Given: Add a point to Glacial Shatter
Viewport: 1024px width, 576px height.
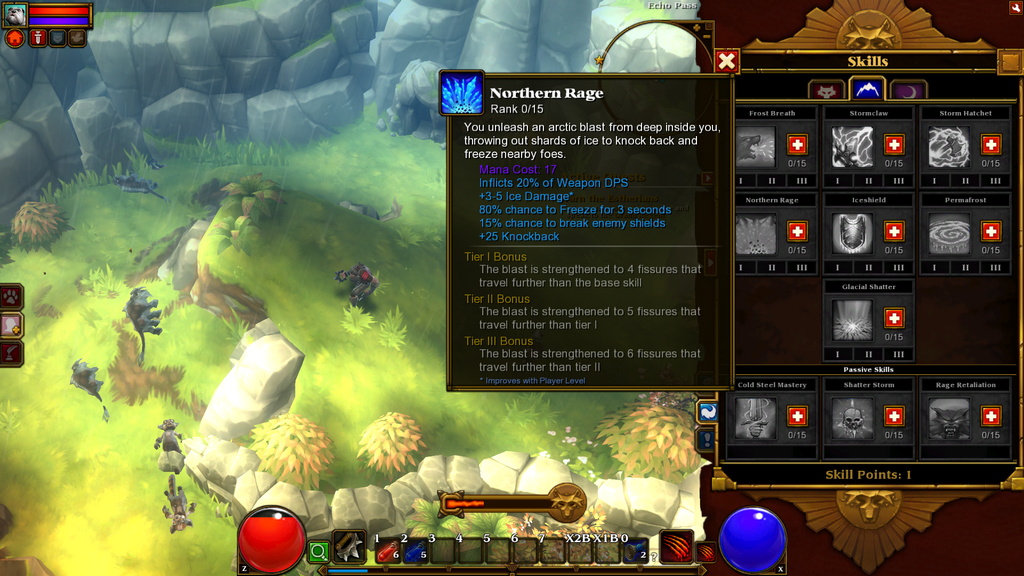Looking at the screenshot, I should pos(894,318).
